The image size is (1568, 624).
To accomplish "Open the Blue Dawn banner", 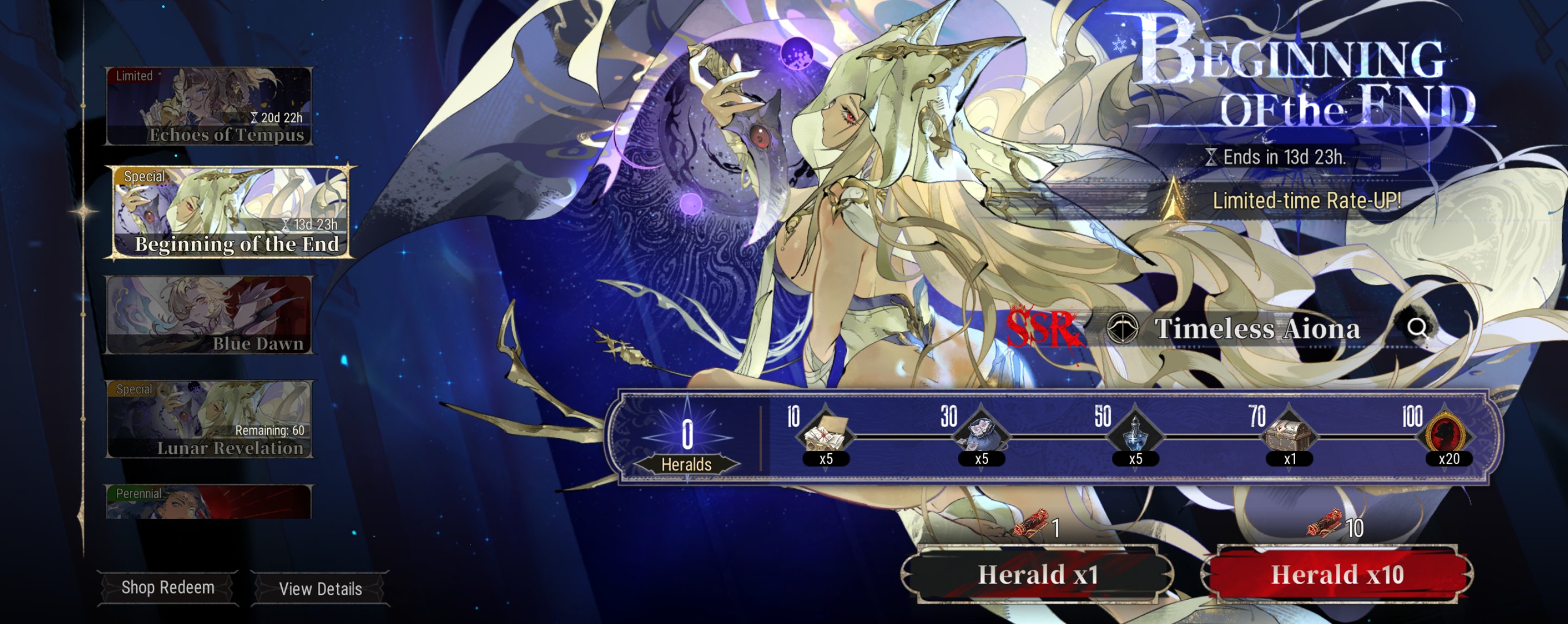I will (x=209, y=315).
